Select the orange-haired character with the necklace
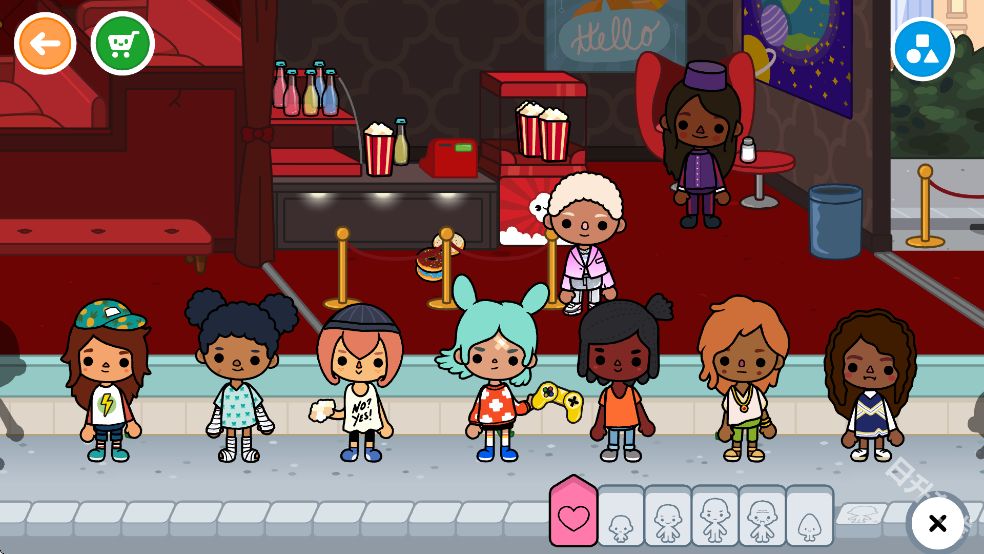 pyautogui.click(x=743, y=378)
